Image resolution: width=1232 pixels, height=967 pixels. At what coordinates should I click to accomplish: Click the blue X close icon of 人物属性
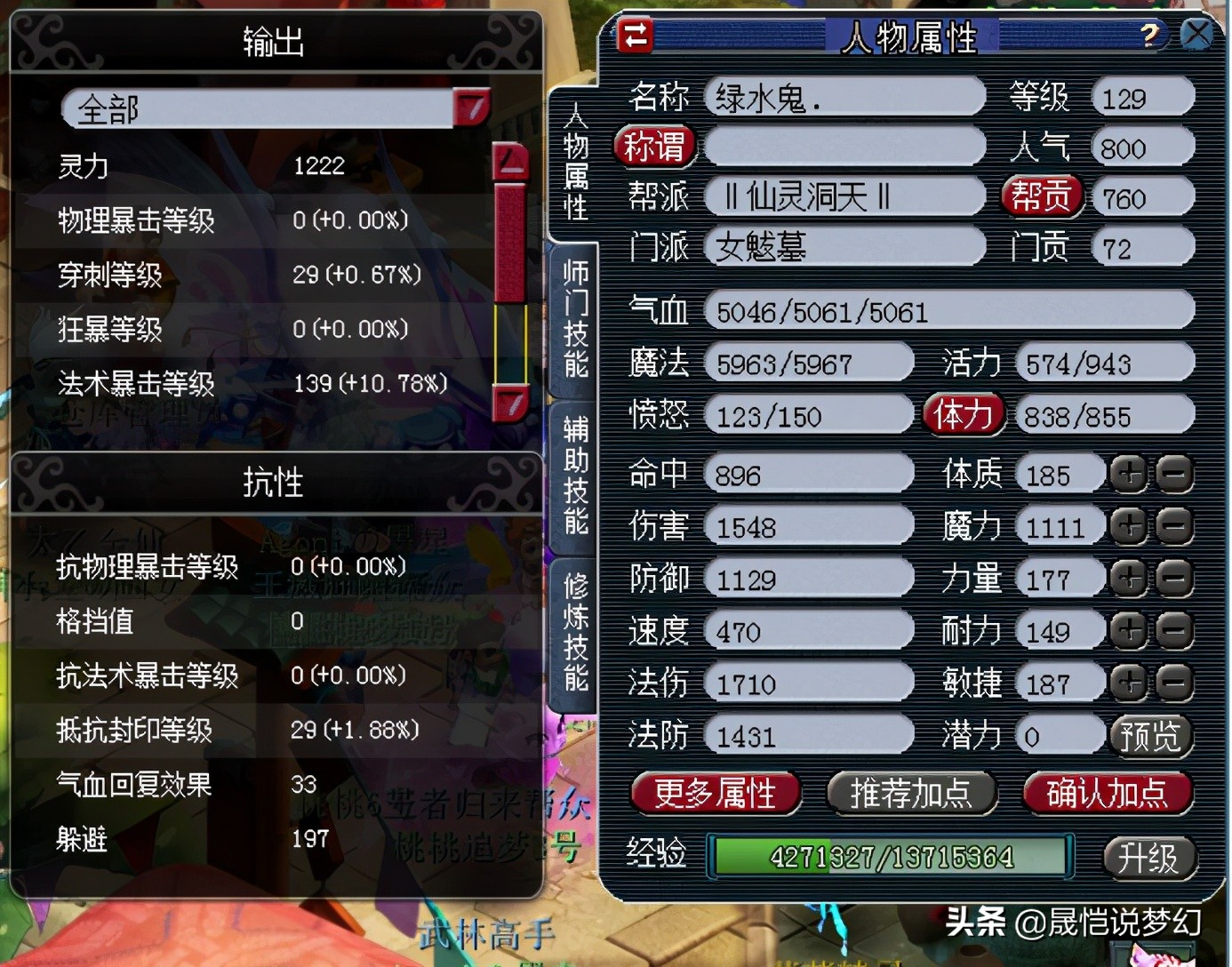point(1198,34)
